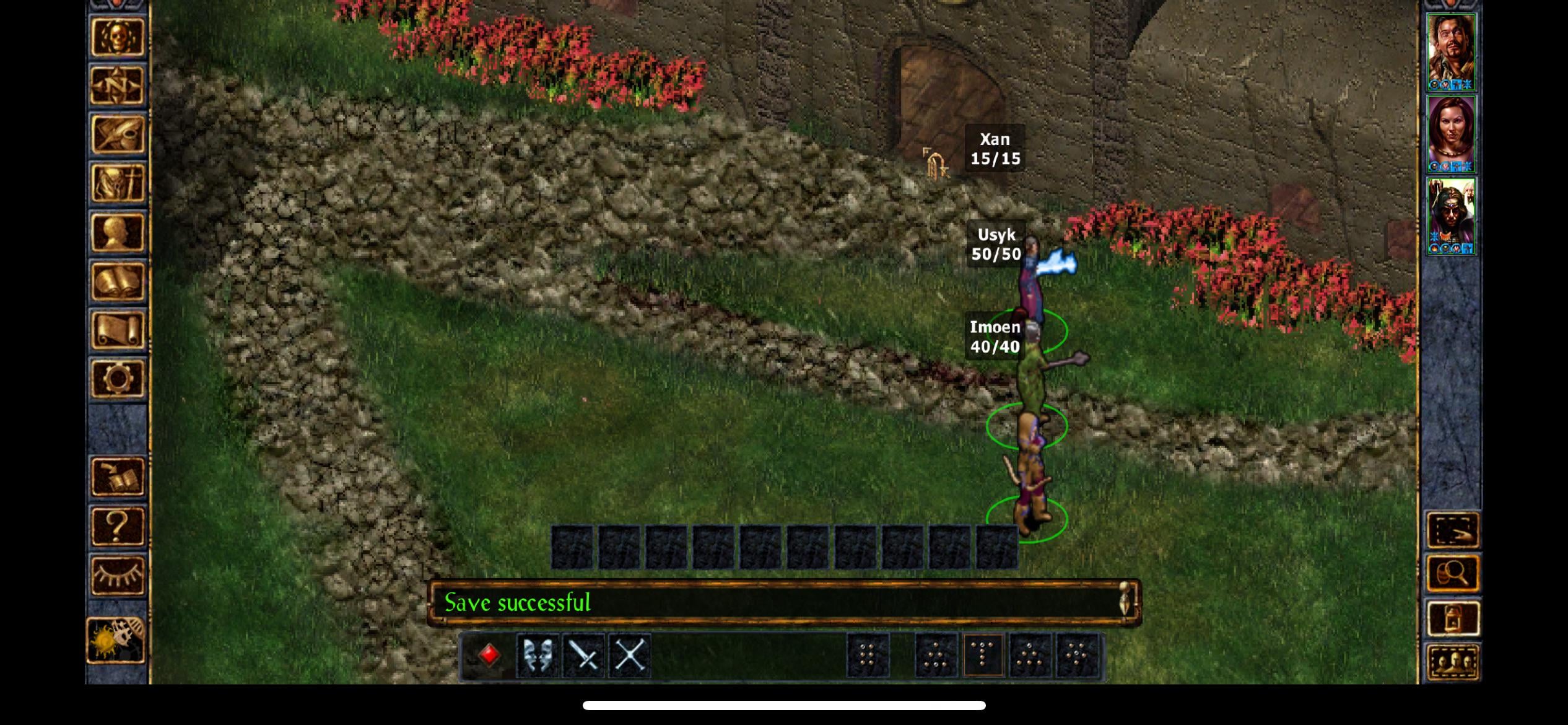Select the hooded wizard's portrait

1451,216
